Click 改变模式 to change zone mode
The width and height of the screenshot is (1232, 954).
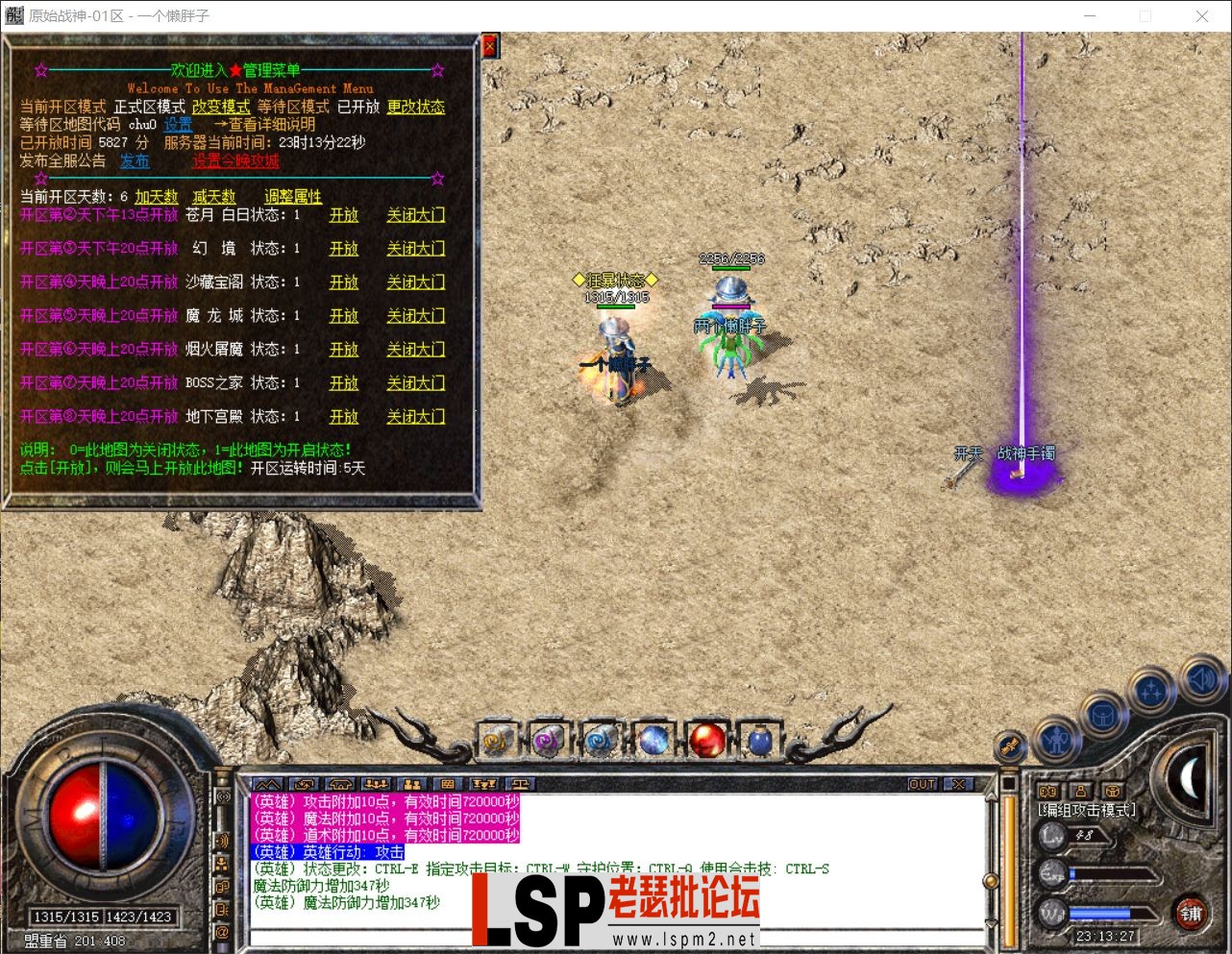pyautogui.click(x=220, y=107)
